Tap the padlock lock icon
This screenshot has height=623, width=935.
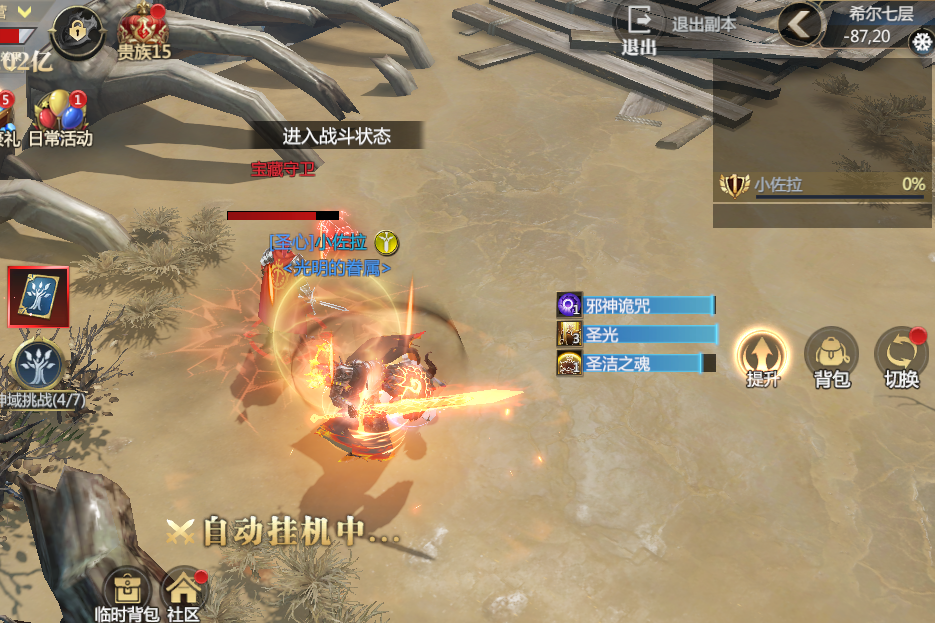(79, 31)
